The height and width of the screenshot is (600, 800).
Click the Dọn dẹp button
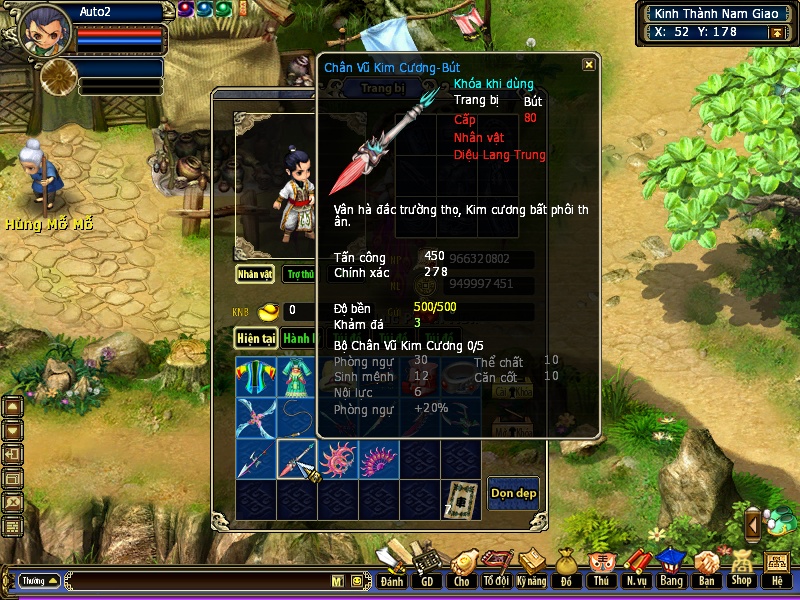click(x=513, y=493)
